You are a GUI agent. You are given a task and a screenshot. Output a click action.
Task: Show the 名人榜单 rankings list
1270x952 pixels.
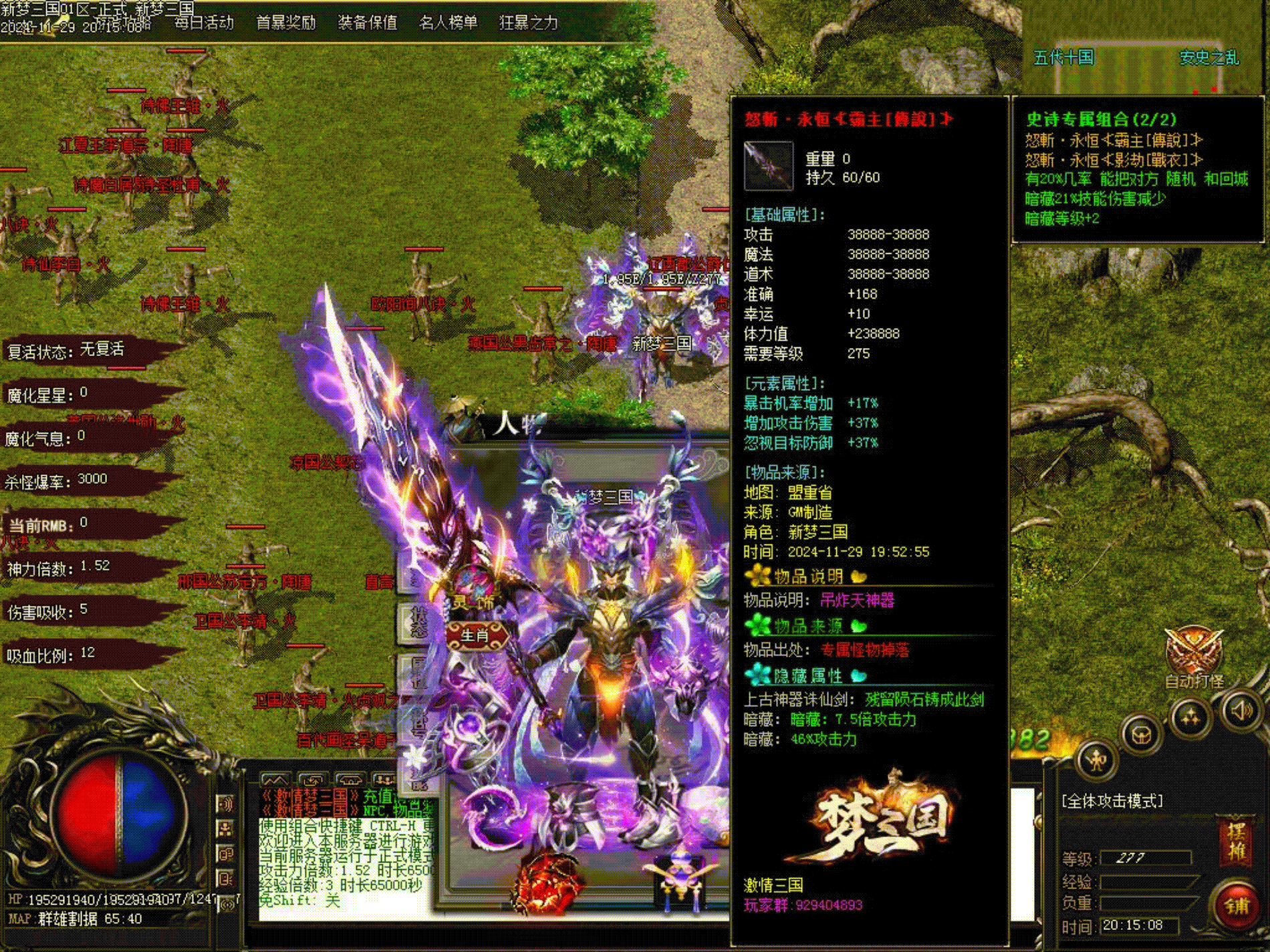coord(448,23)
